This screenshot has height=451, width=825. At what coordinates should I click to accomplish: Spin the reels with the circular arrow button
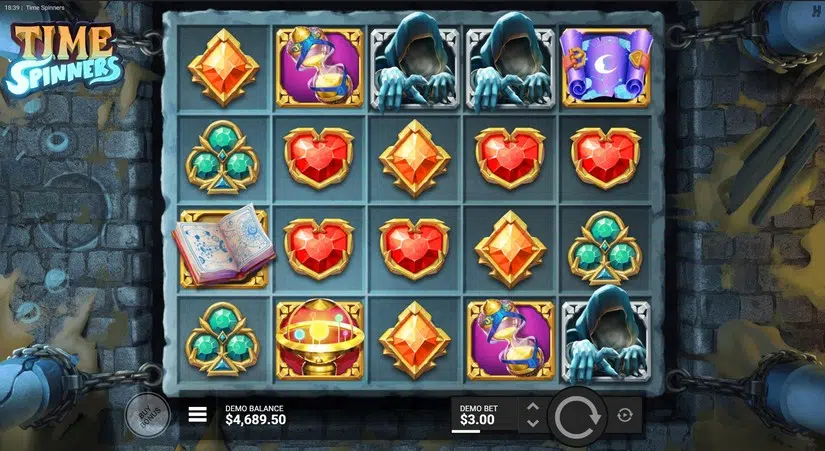click(x=577, y=415)
